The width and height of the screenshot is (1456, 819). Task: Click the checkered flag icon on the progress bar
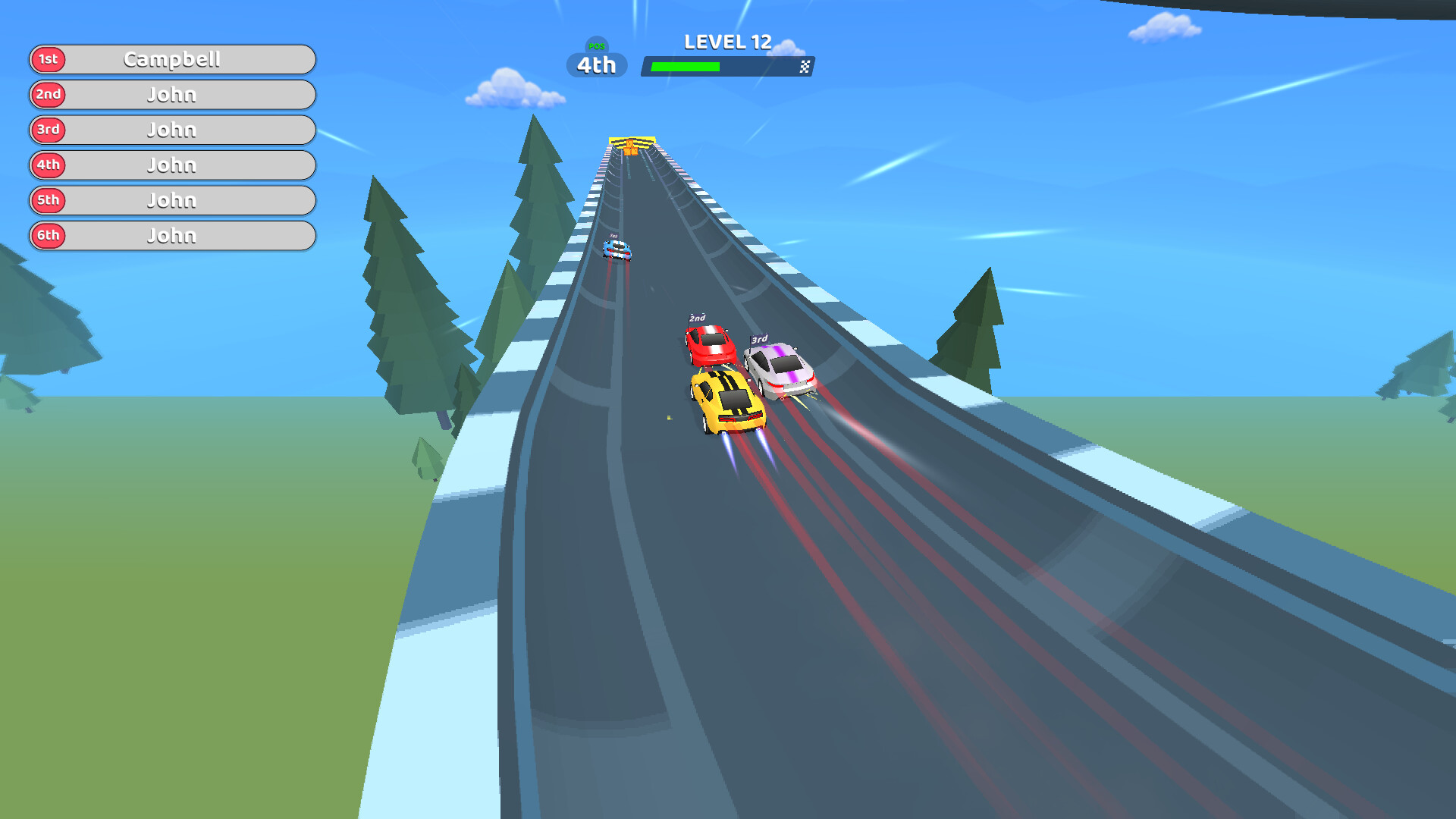pyautogui.click(x=805, y=67)
